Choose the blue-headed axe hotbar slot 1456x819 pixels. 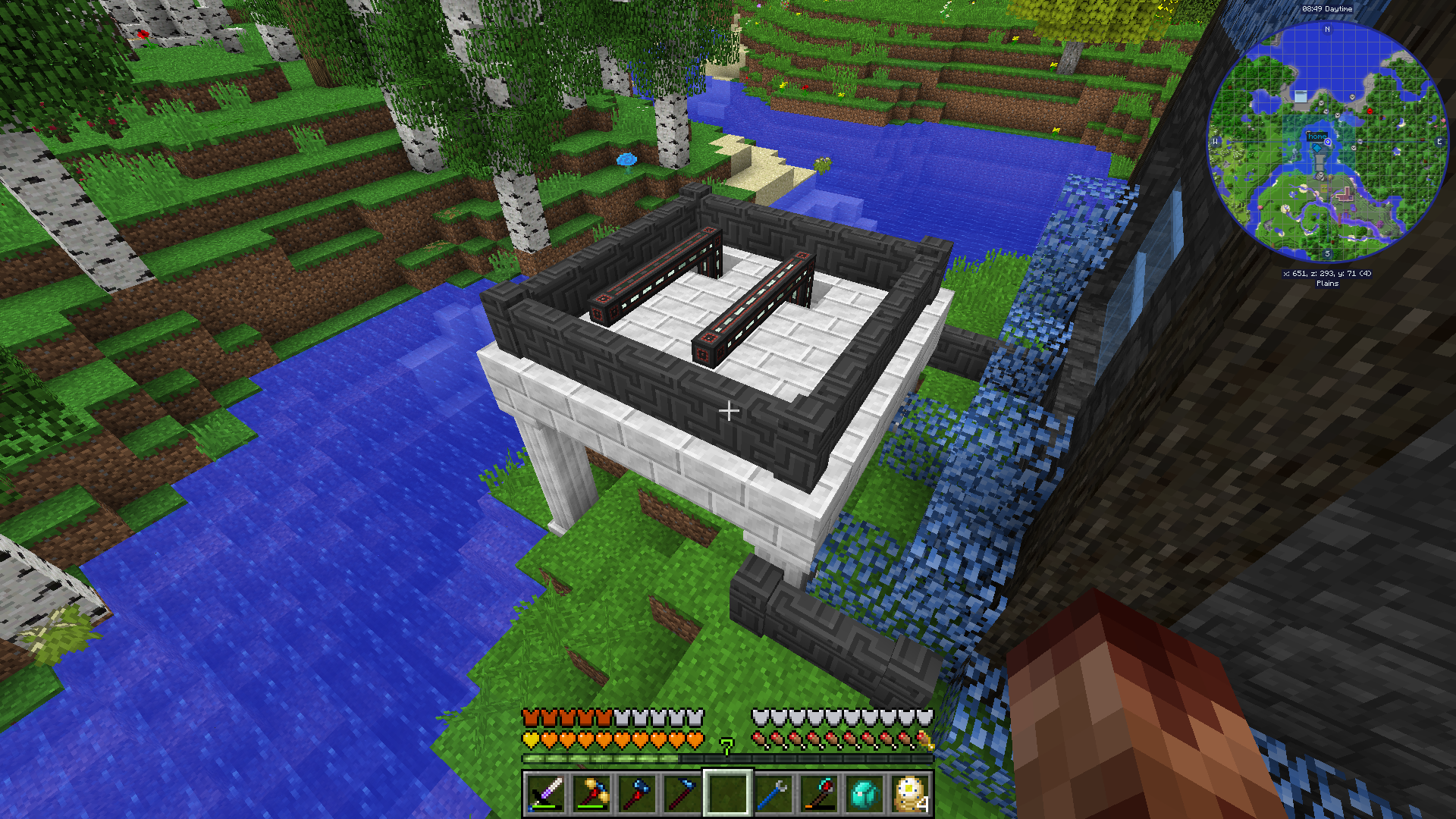637,793
